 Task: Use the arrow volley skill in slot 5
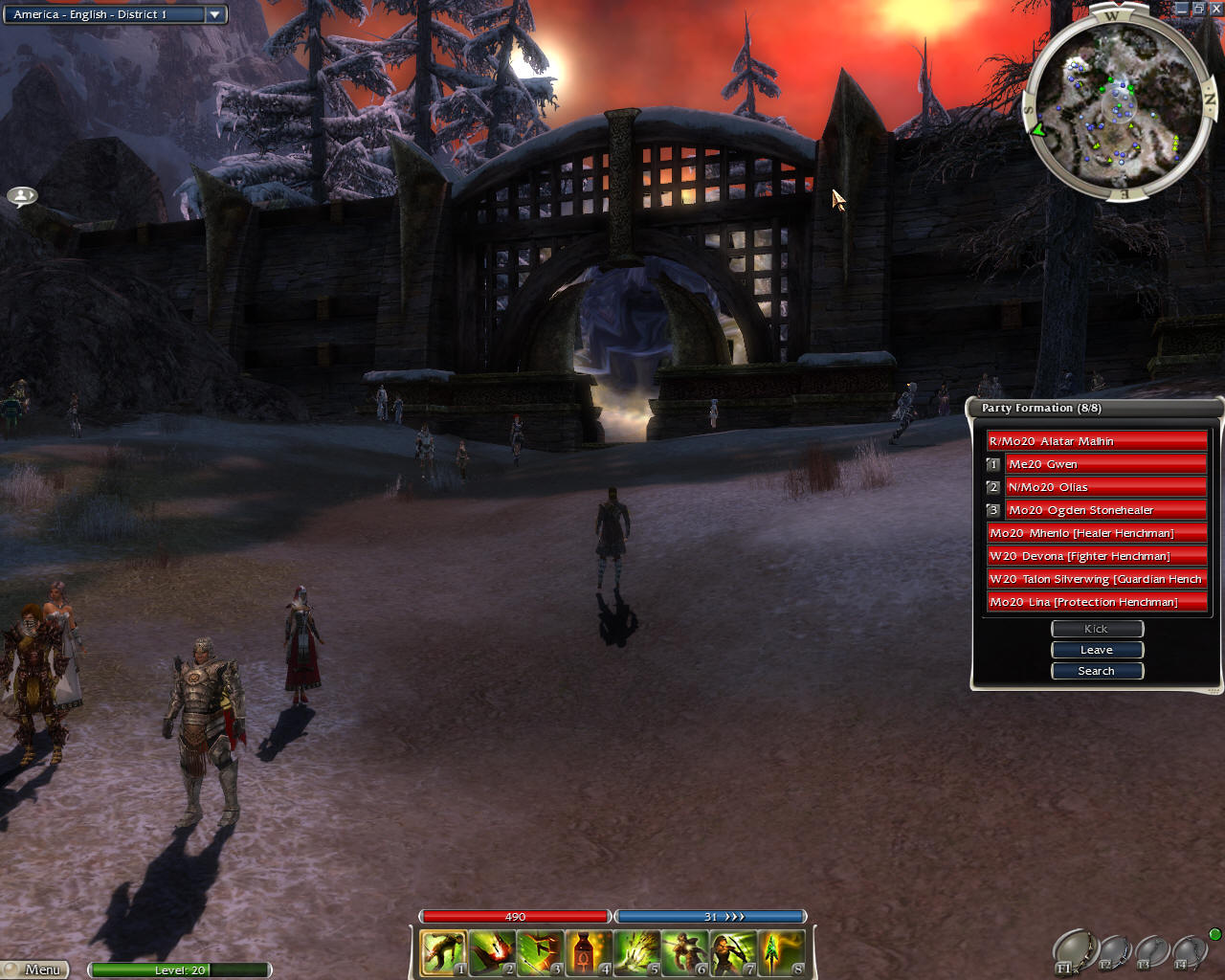637,953
